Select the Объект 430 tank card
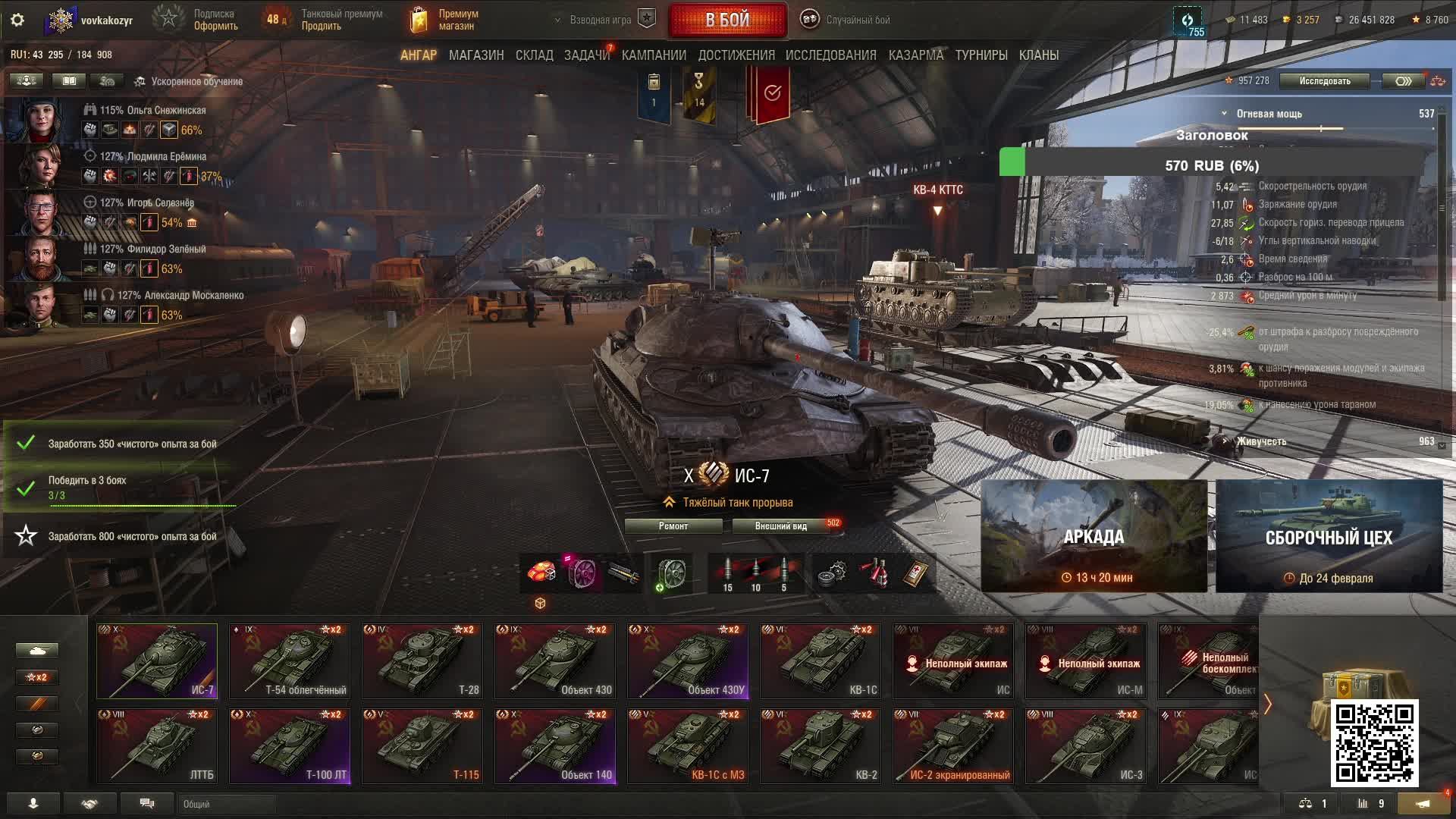1456x819 pixels. pyautogui.click(x=554, y=661)
